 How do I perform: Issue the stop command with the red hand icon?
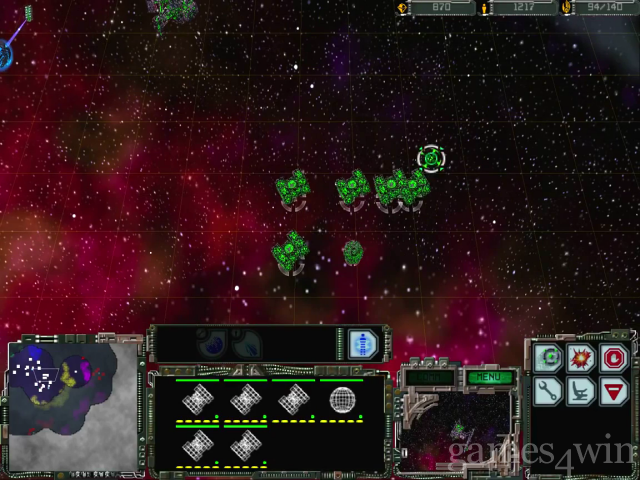pyautogui.click(x=614, y=357)
